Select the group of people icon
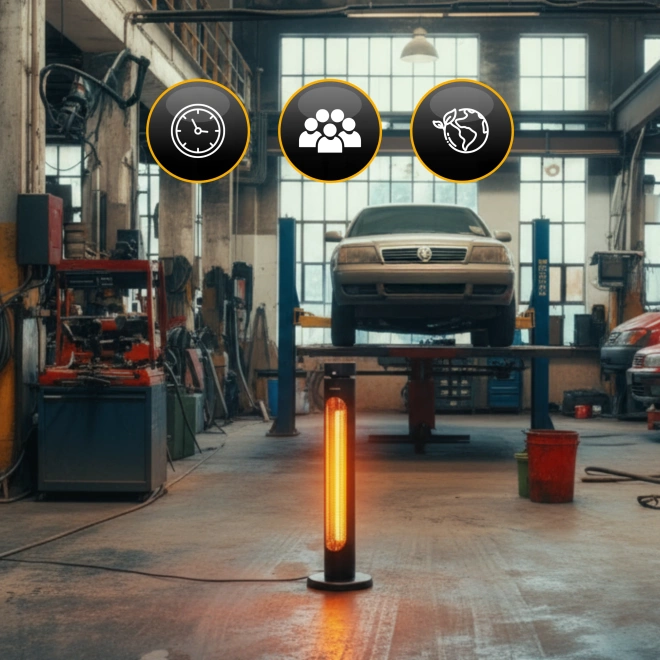Viewport: 660px width, 660px height. click(x=330, y=131)
